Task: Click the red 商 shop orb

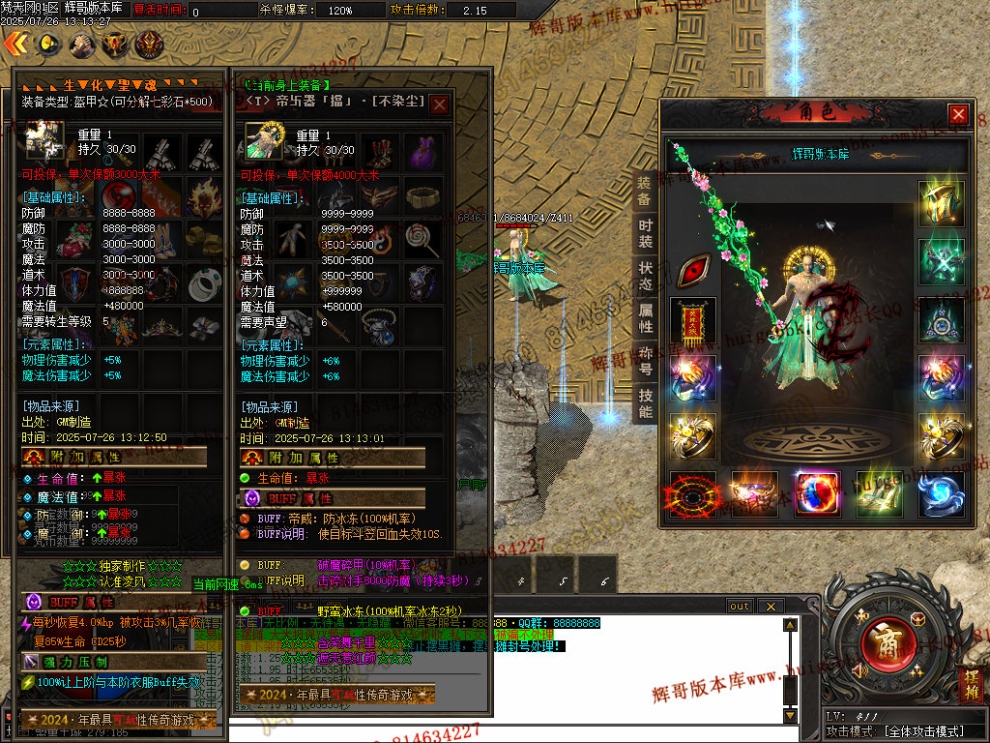Action: 882,646
